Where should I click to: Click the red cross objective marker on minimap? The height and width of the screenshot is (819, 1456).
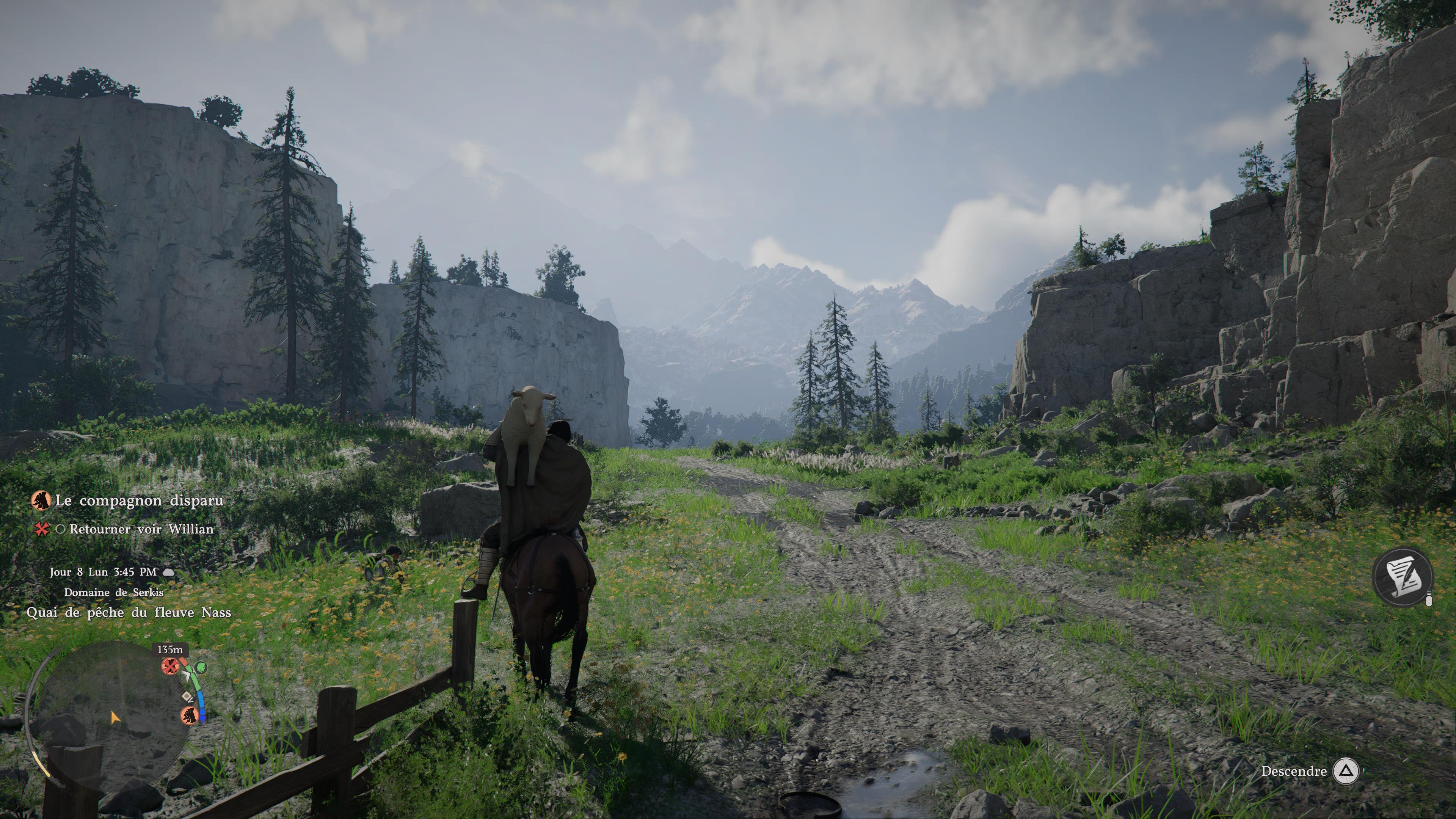pos(168,667)
